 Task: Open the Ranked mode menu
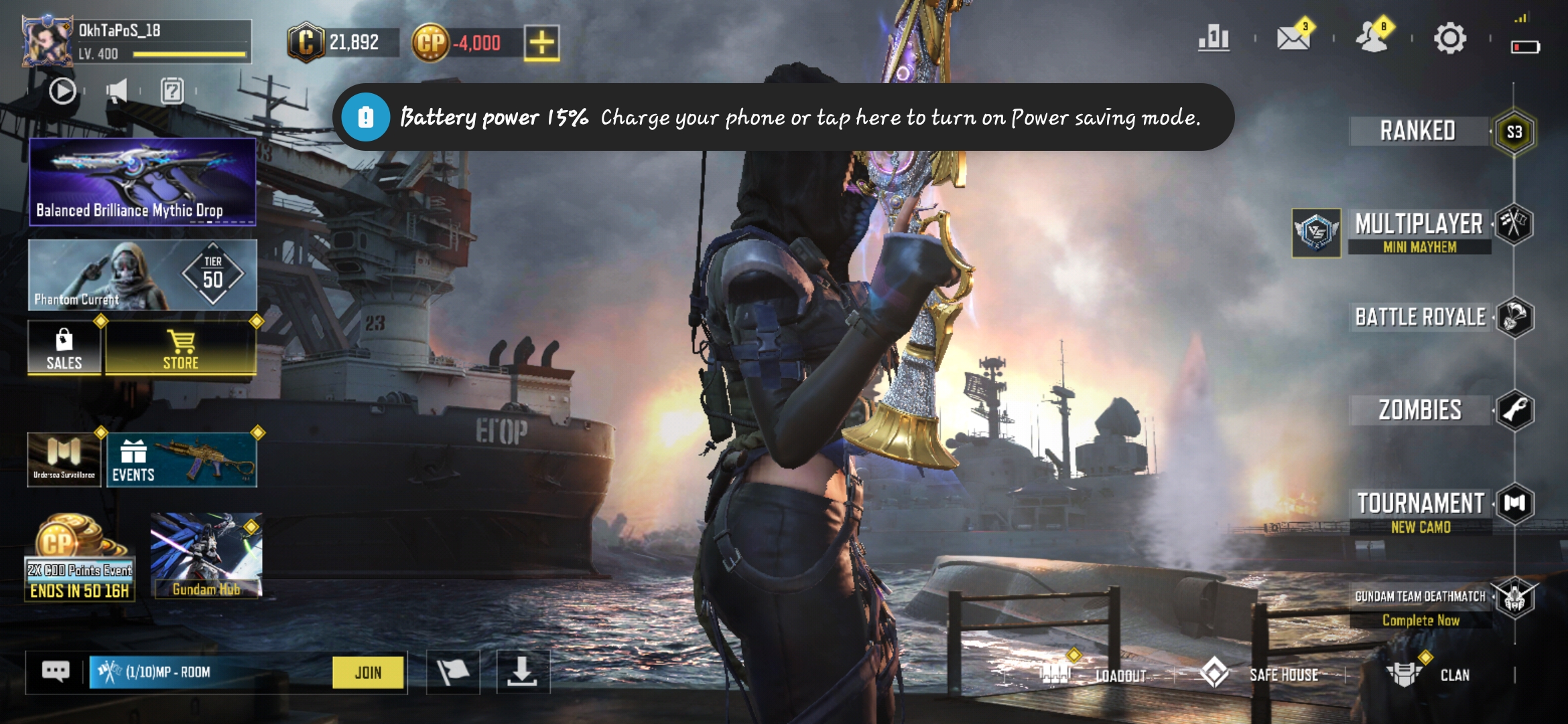coord(1419,131)
